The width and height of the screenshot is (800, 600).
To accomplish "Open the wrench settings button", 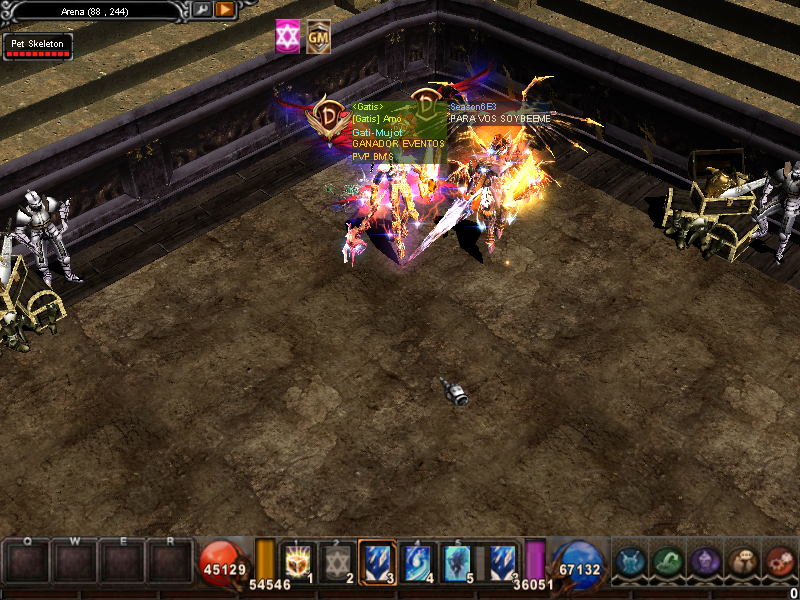I will (x=201, y=10).
